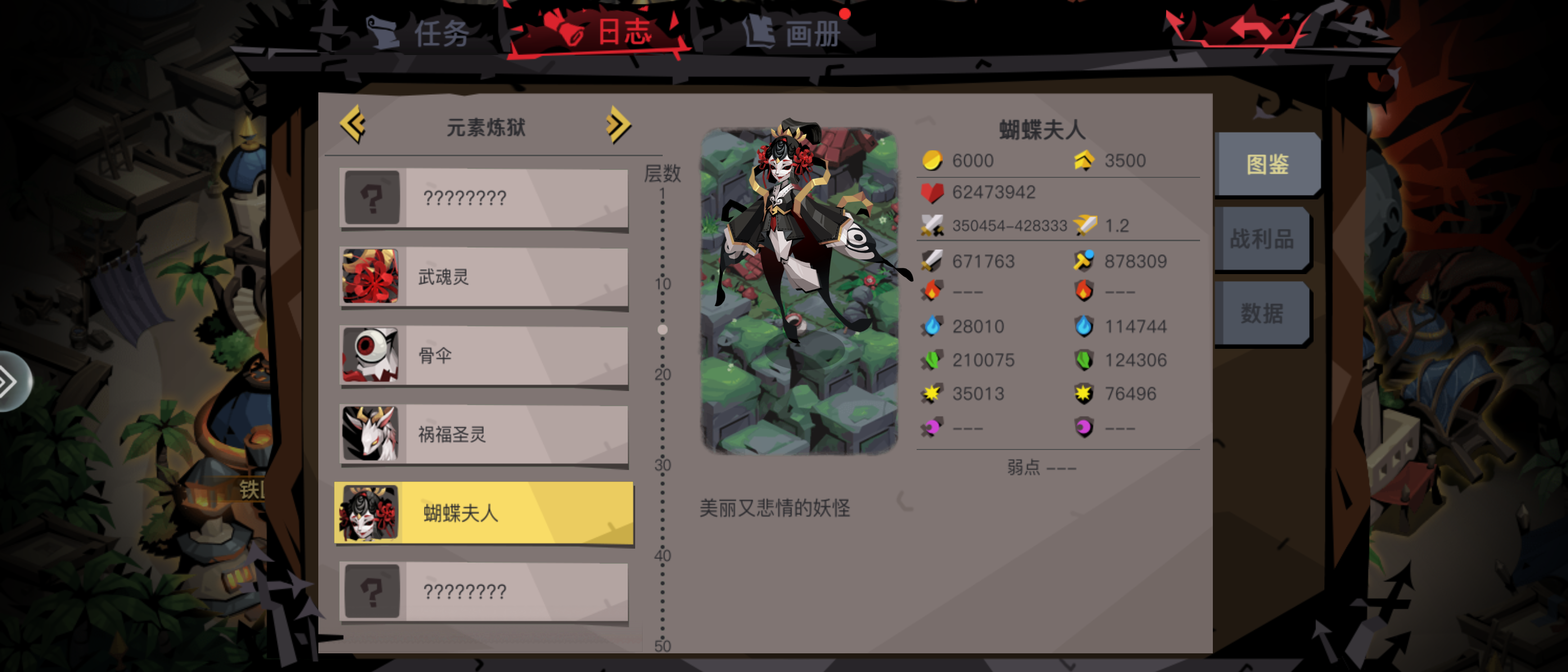Viewport: 1568px width, 672px height.
Task: Click the purple dark element icon showing ---
Action: click(931, 428)
